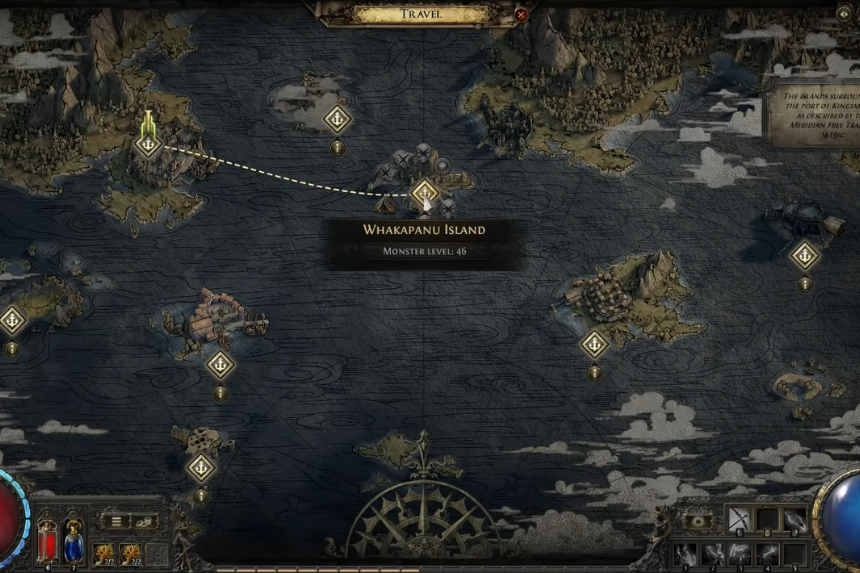860x573 pixels.
Task: Select the far-right dark island anchor marker
Action: (805, 255)
